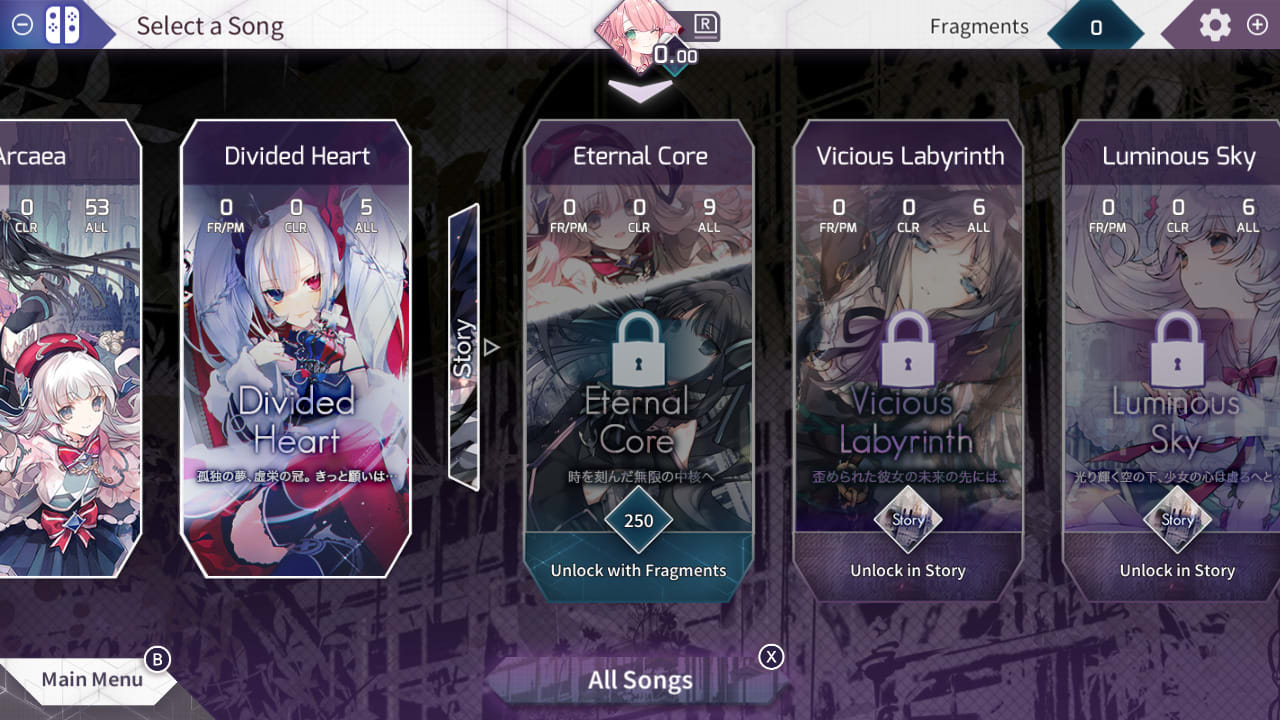Open All Songs
1280x720 pixels.
639,680
